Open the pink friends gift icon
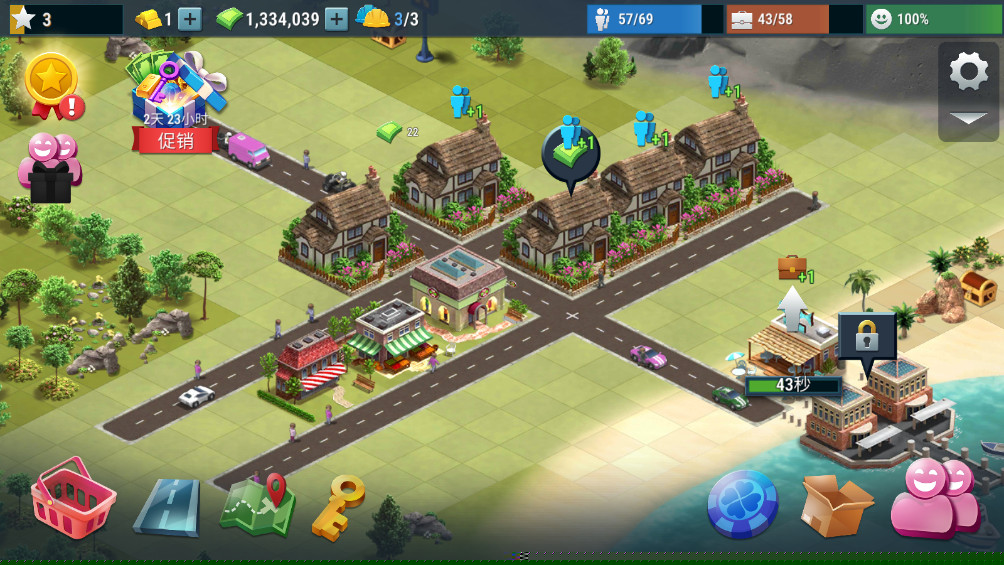Image resolution: width=1004 pixels, height=565 pixels. (x=49, y=168)
